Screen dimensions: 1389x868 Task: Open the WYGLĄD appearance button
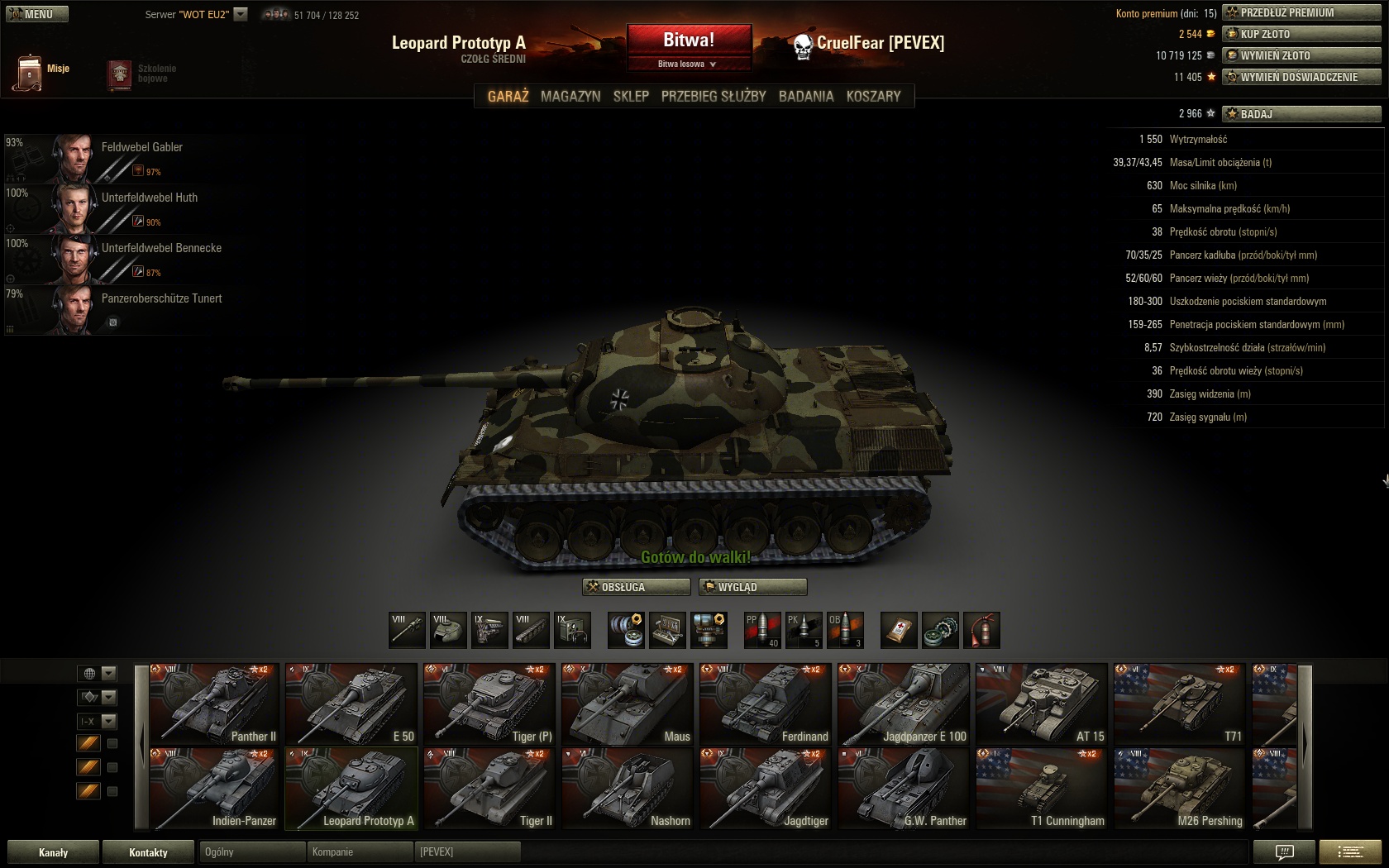click(752, 587)
